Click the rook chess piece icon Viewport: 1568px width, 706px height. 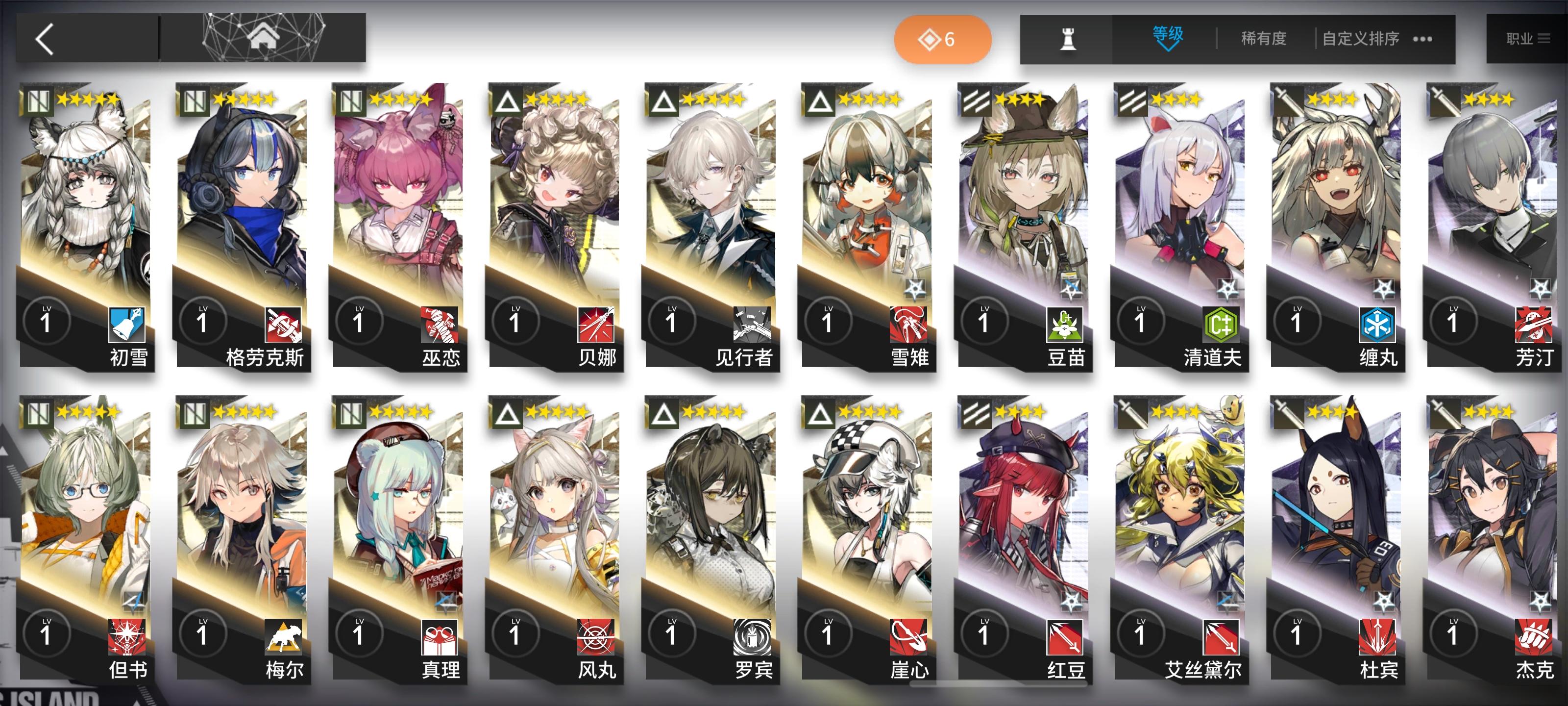(1070, 38)
